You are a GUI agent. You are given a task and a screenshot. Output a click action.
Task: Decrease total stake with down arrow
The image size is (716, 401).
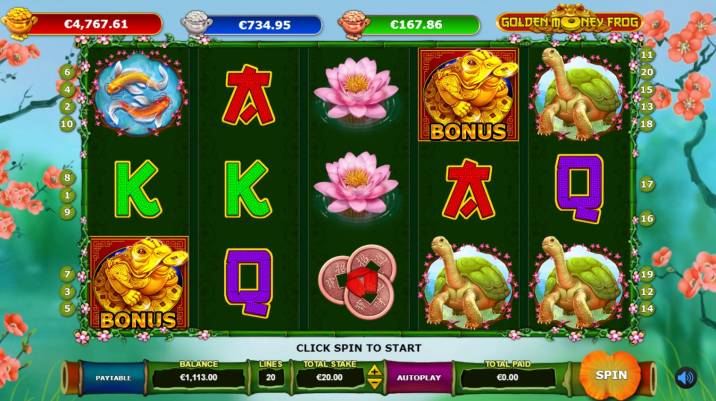tap(375, 385)
